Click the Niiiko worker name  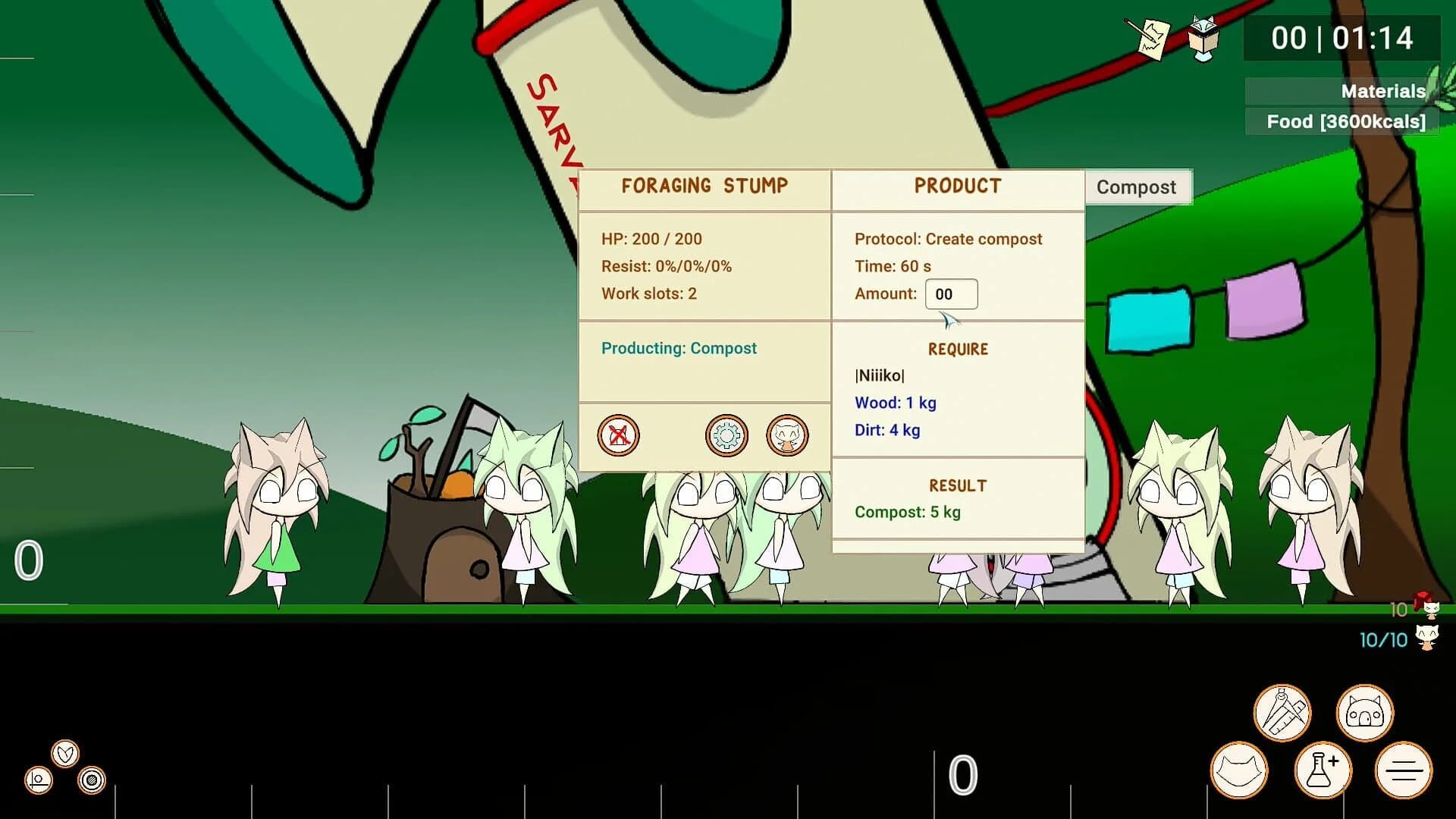pos(880,375)
